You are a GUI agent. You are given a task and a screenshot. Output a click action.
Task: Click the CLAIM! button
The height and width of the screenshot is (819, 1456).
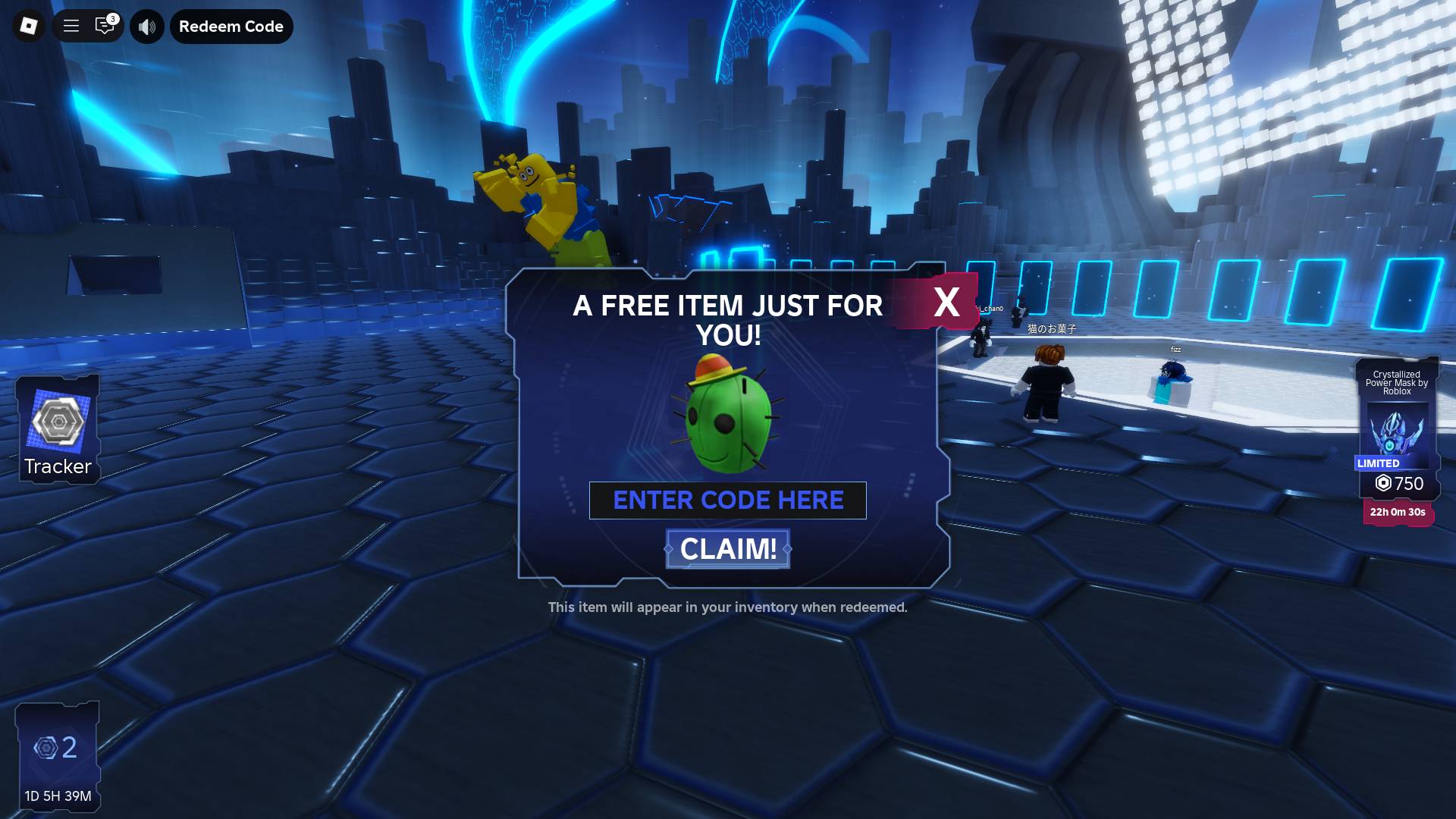(x=728, y=549)
